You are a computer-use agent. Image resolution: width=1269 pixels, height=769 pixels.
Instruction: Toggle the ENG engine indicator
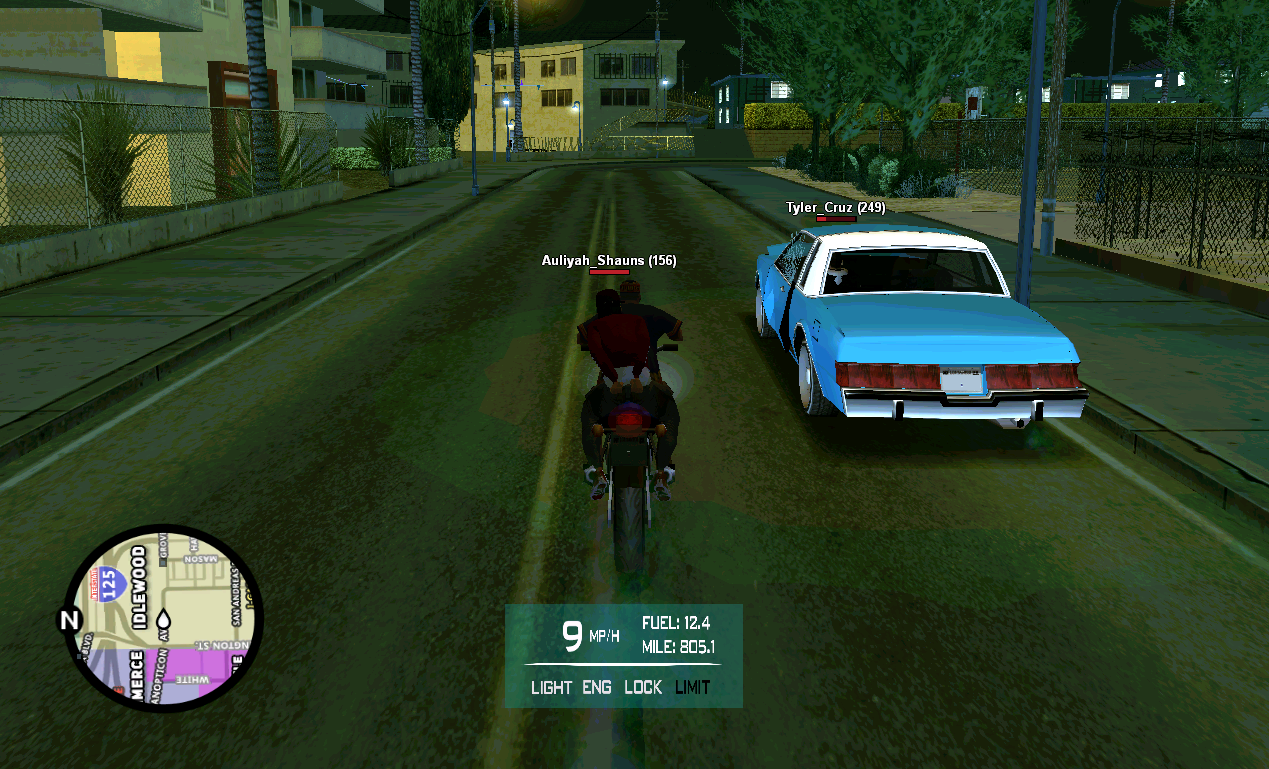pyautogui.click(x=597, y=687)
